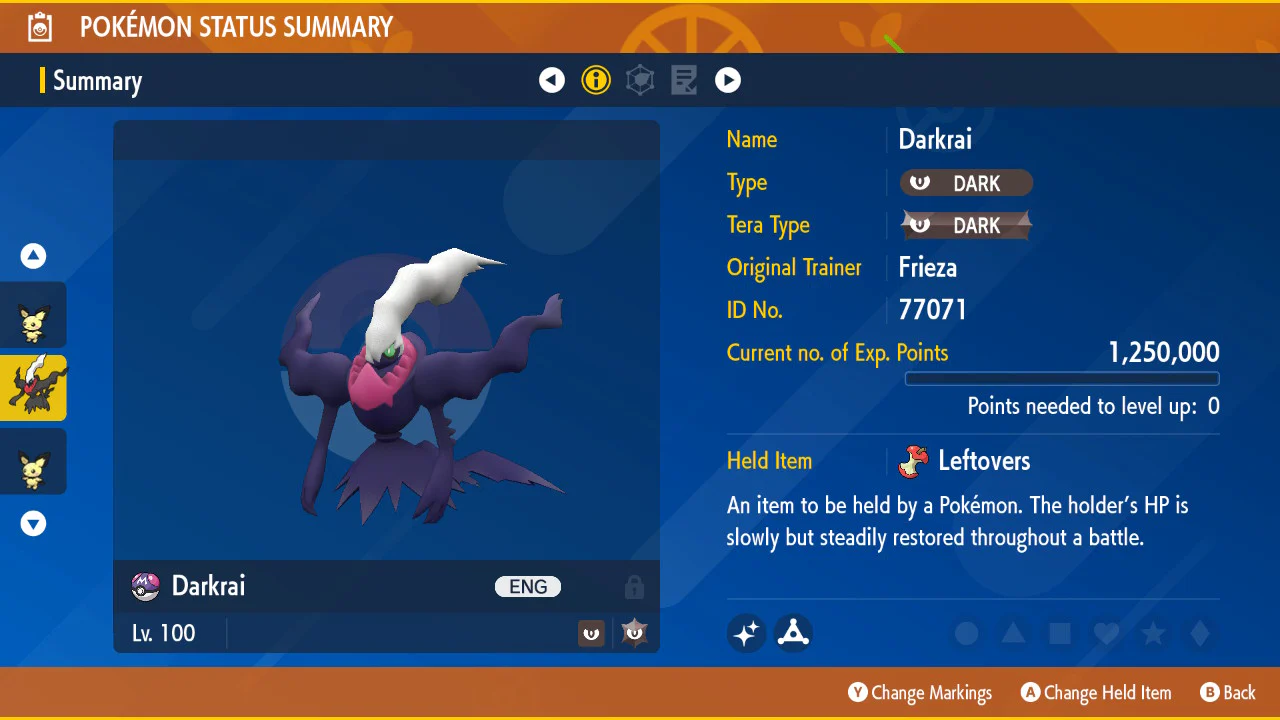Click the Leftovers held item

coord(966,461)
